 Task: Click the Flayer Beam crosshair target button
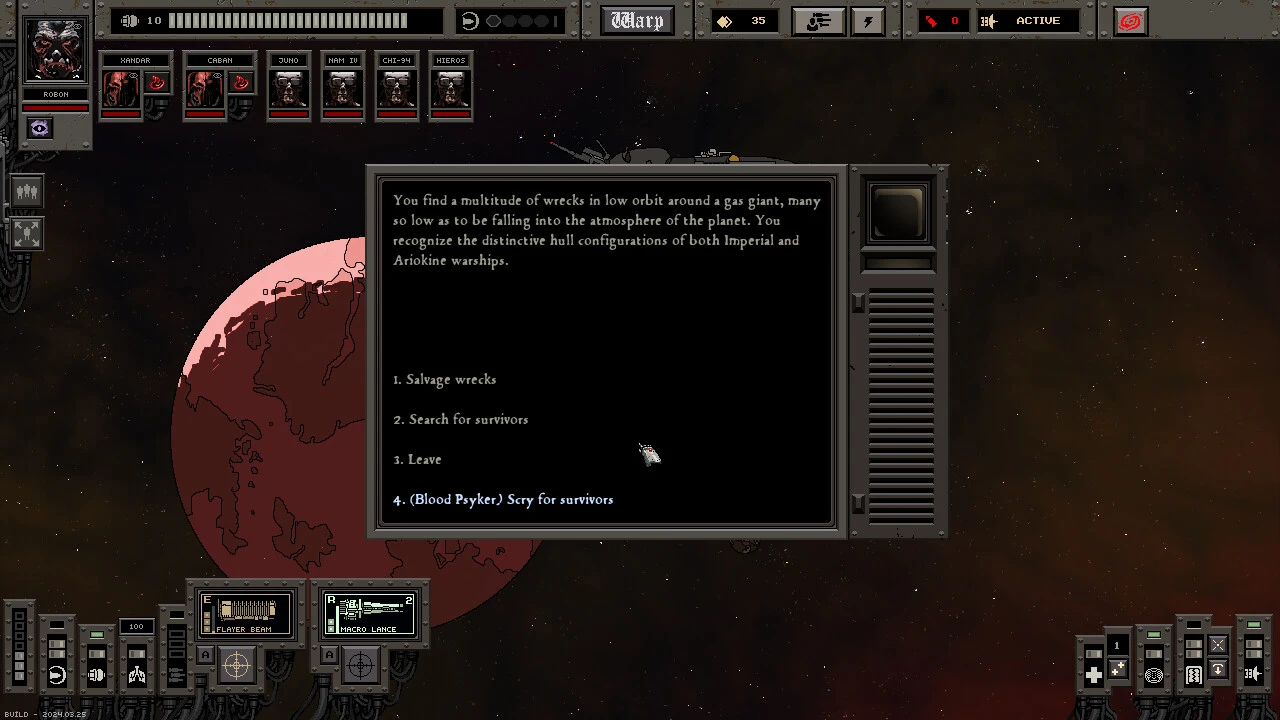point(237,664)
